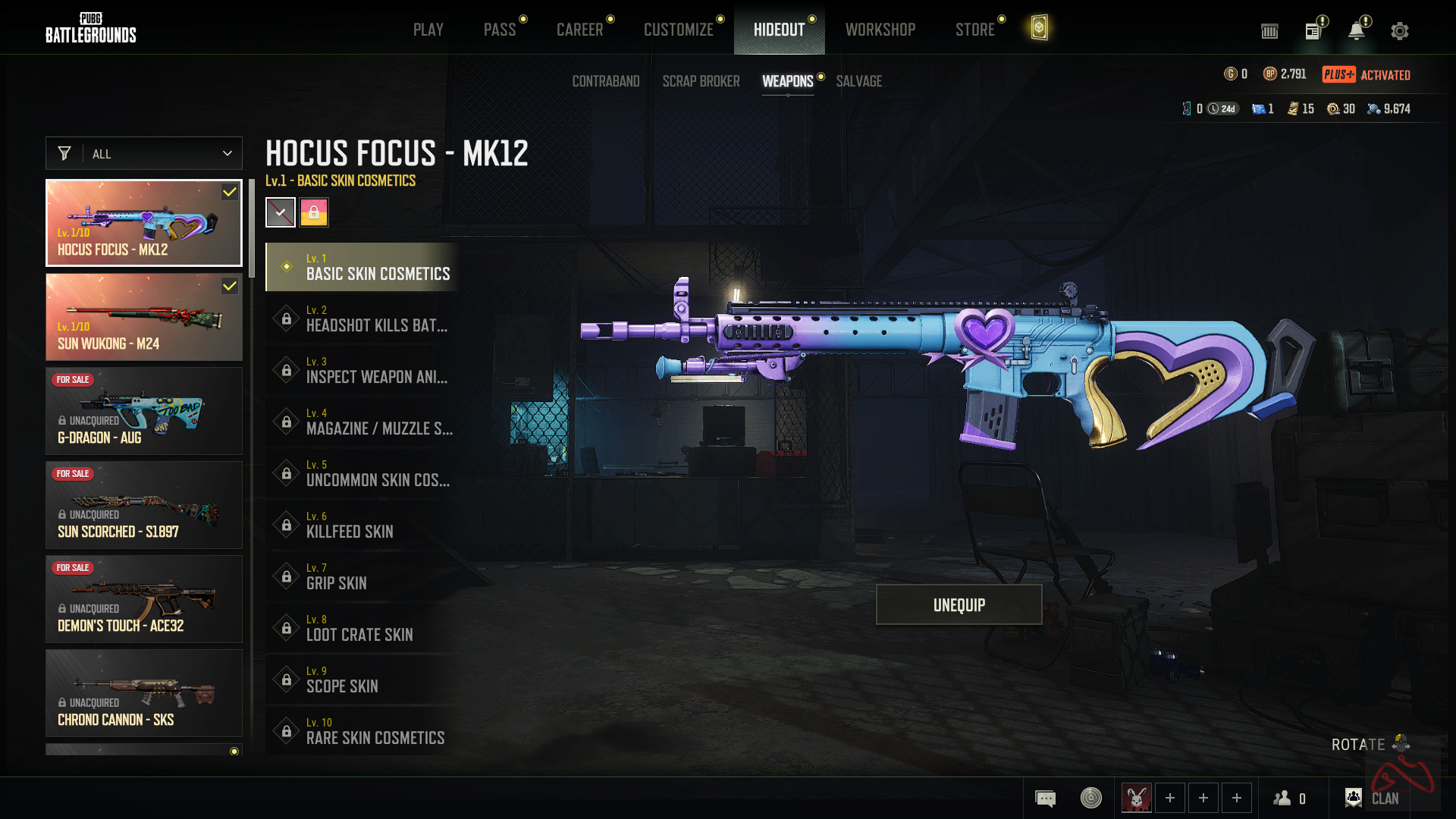Viewport: 1456px width, 819px height.
Task: Open the notifications bell
Action: (x=1356, y=31)
